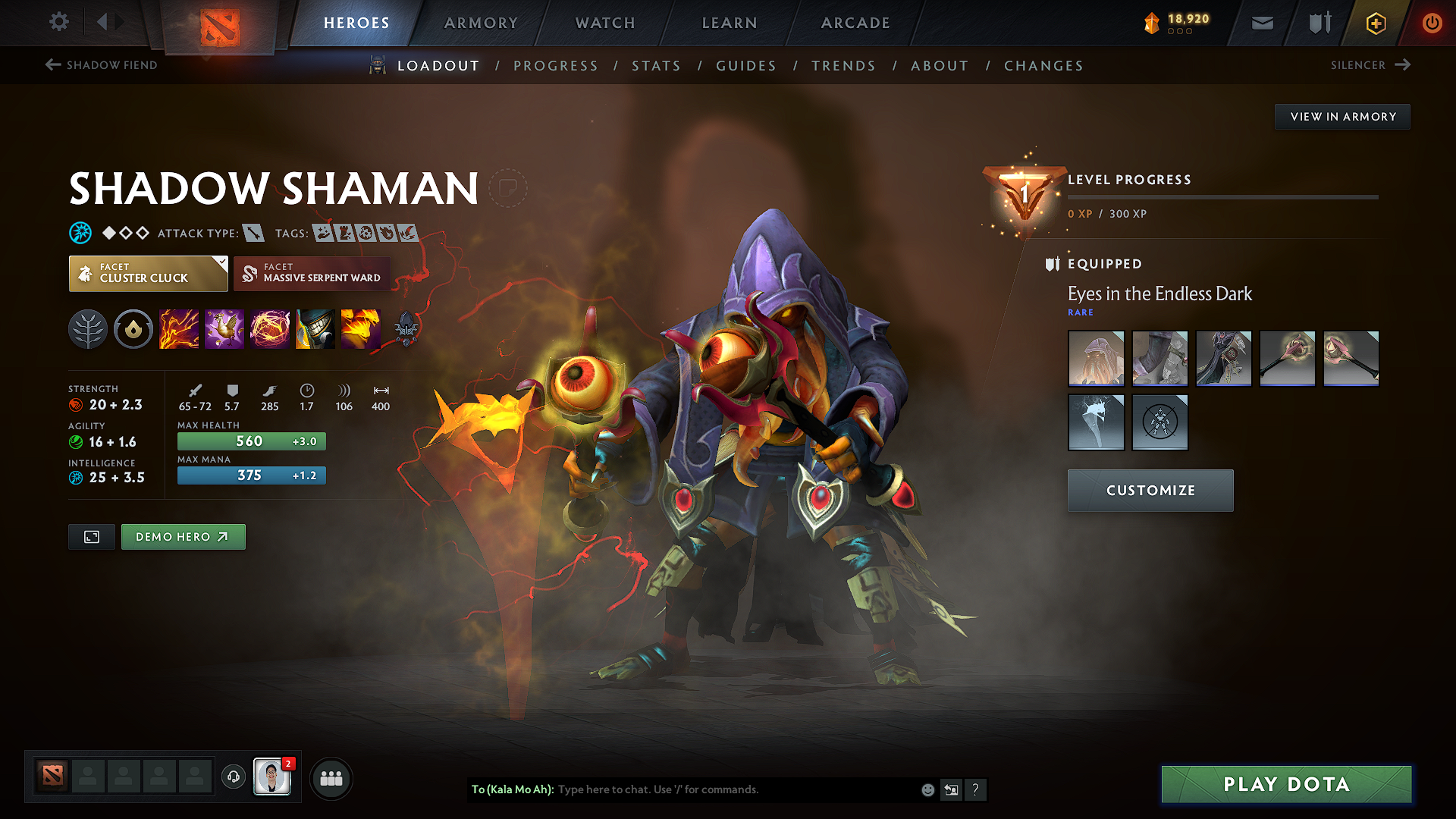Click the CUSTOMIZE button under equipped set
1456x819 pixels.
click(x=1150, y=490)
